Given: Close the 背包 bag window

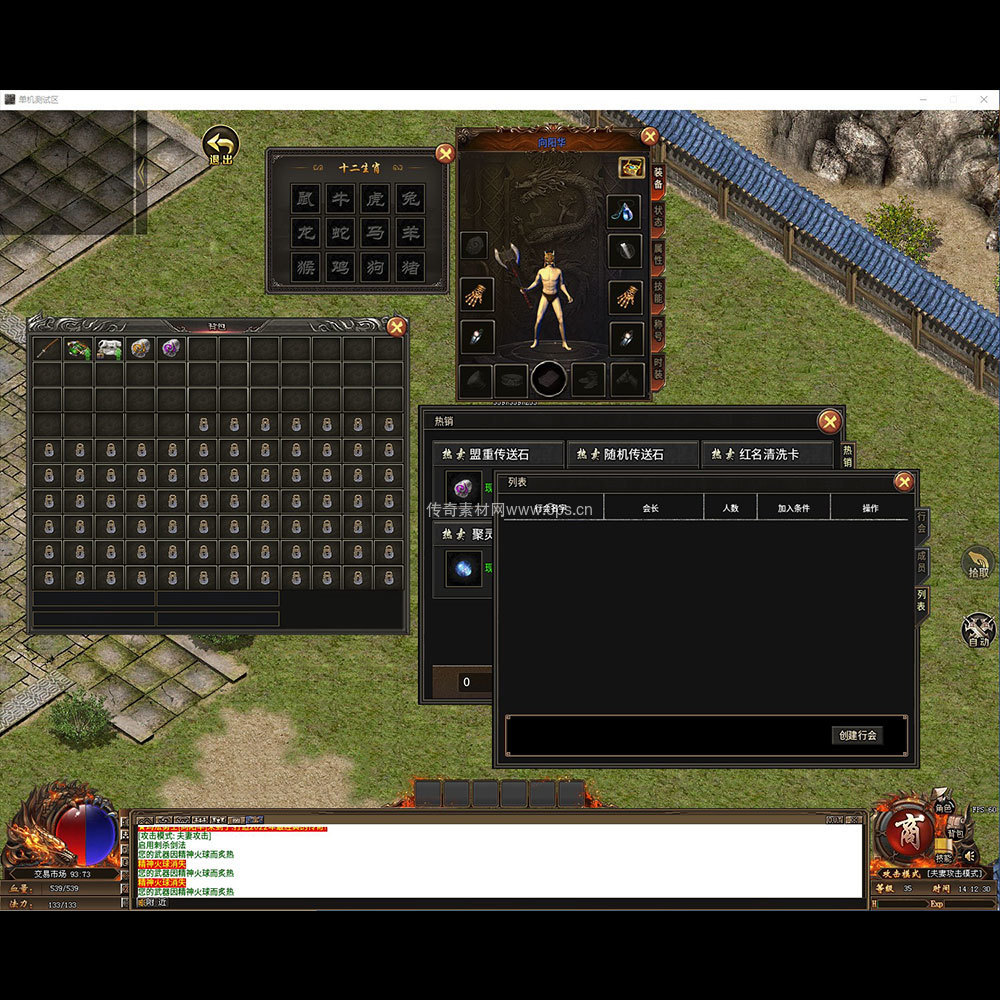Looking at the screenshot, I should (397, 326).
